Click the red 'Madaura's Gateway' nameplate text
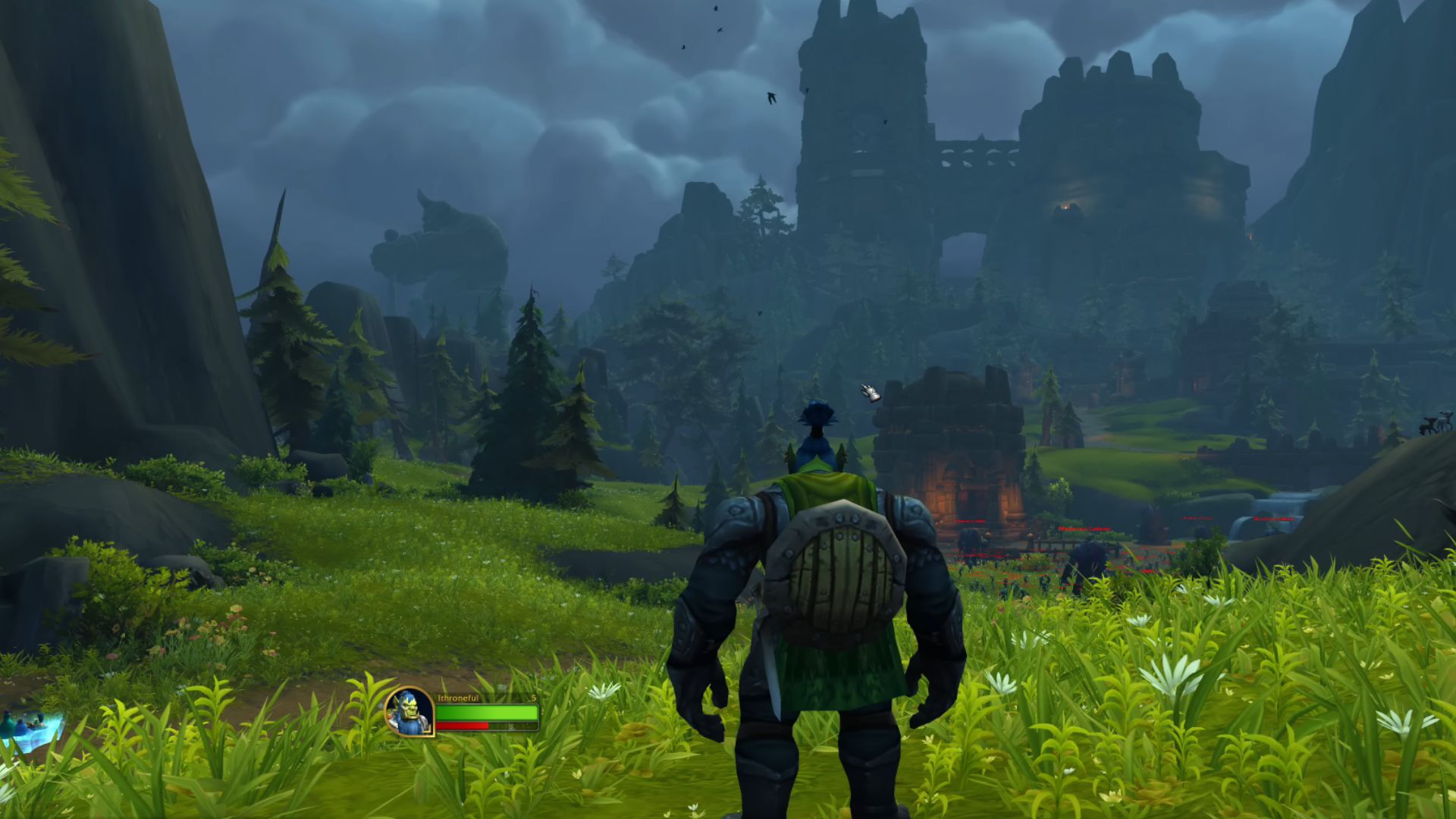The width and height of the screenshot is (1456, 819). click(x=1085, y=529)
